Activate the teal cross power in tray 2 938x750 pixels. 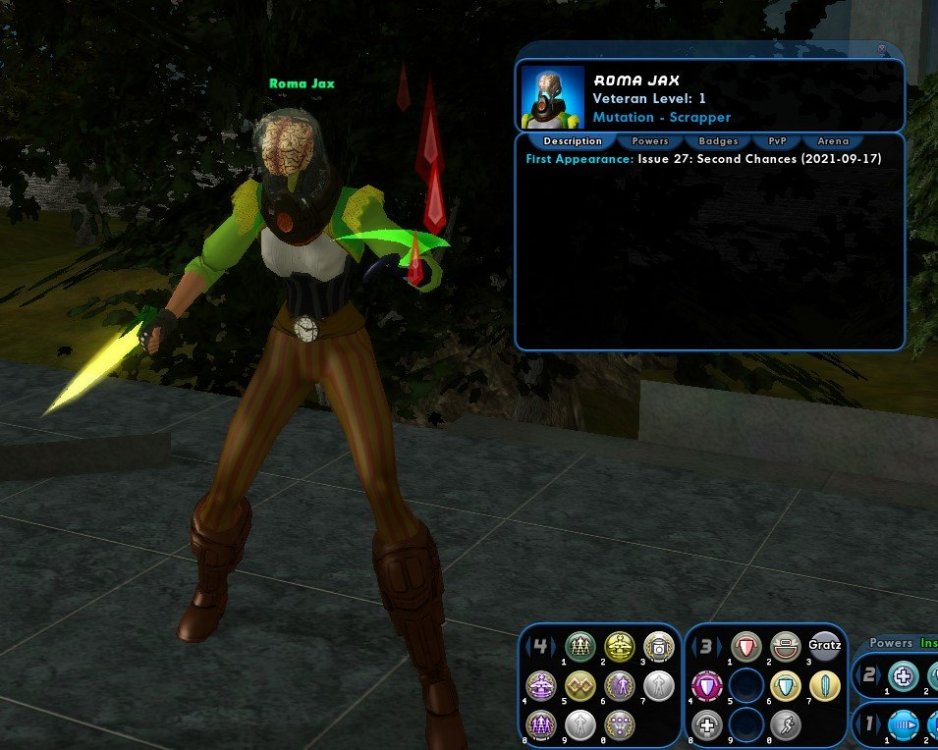point(903,677)
